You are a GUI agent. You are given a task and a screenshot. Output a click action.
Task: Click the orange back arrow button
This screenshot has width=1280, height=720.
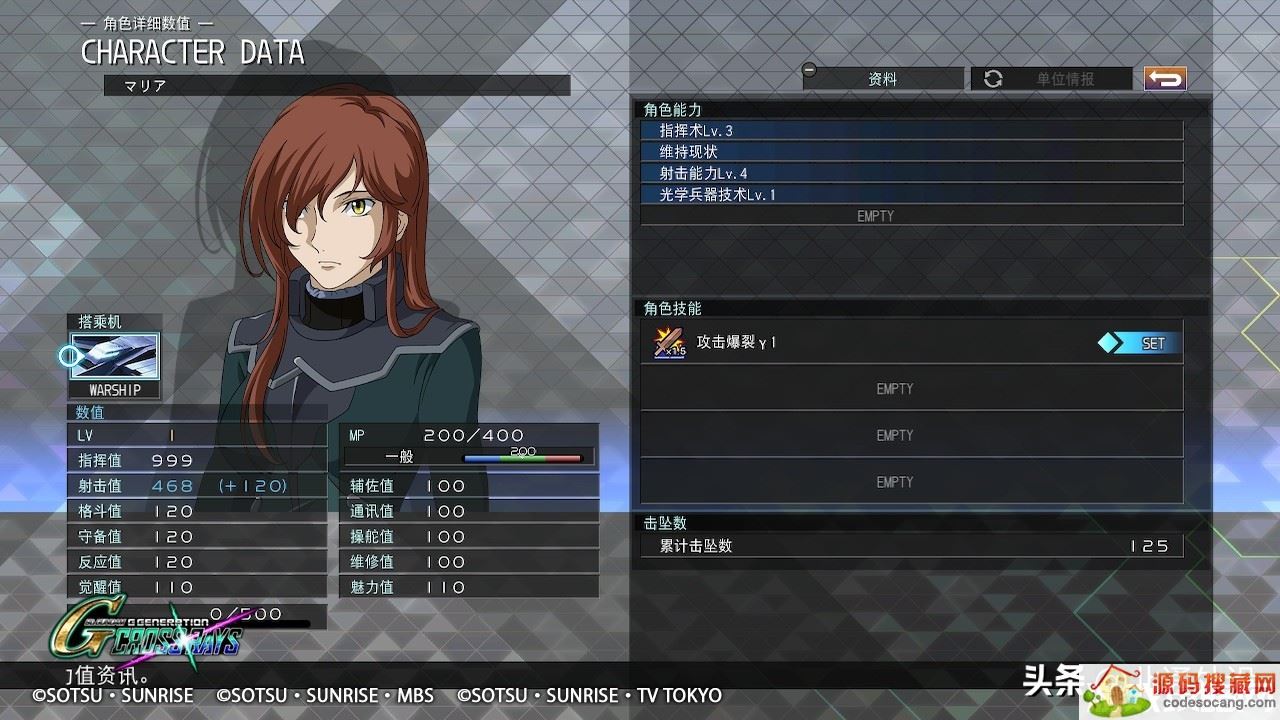1165,78
